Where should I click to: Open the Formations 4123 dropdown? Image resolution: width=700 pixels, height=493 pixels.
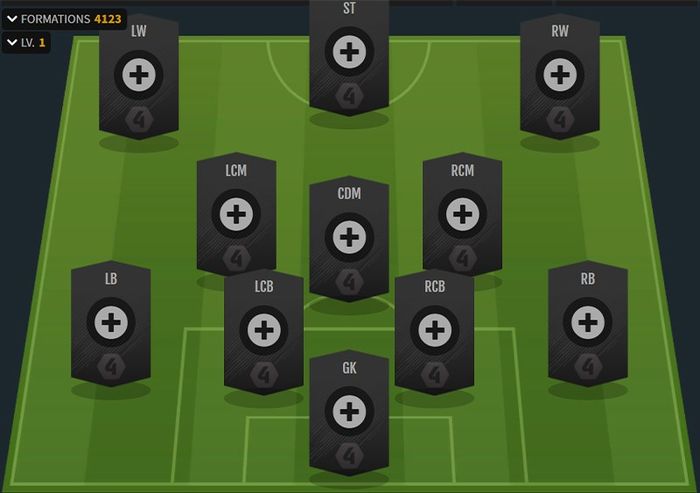pyautogui.click(x=63, y=19)
